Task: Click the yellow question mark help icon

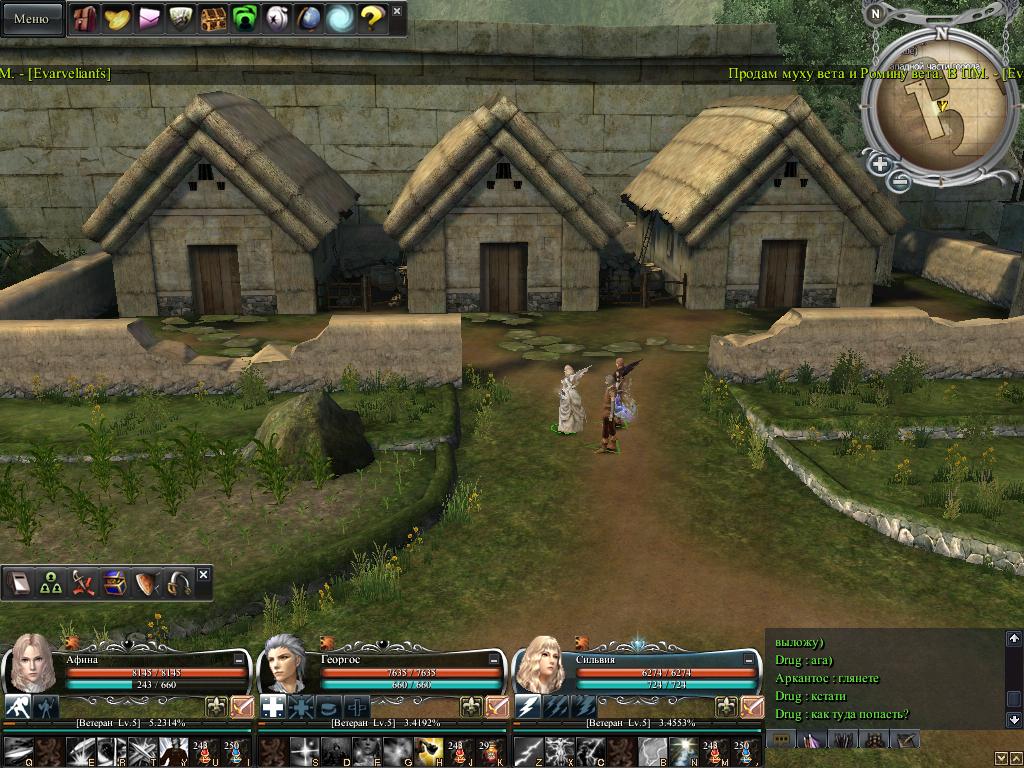Action: click(372, 18)
